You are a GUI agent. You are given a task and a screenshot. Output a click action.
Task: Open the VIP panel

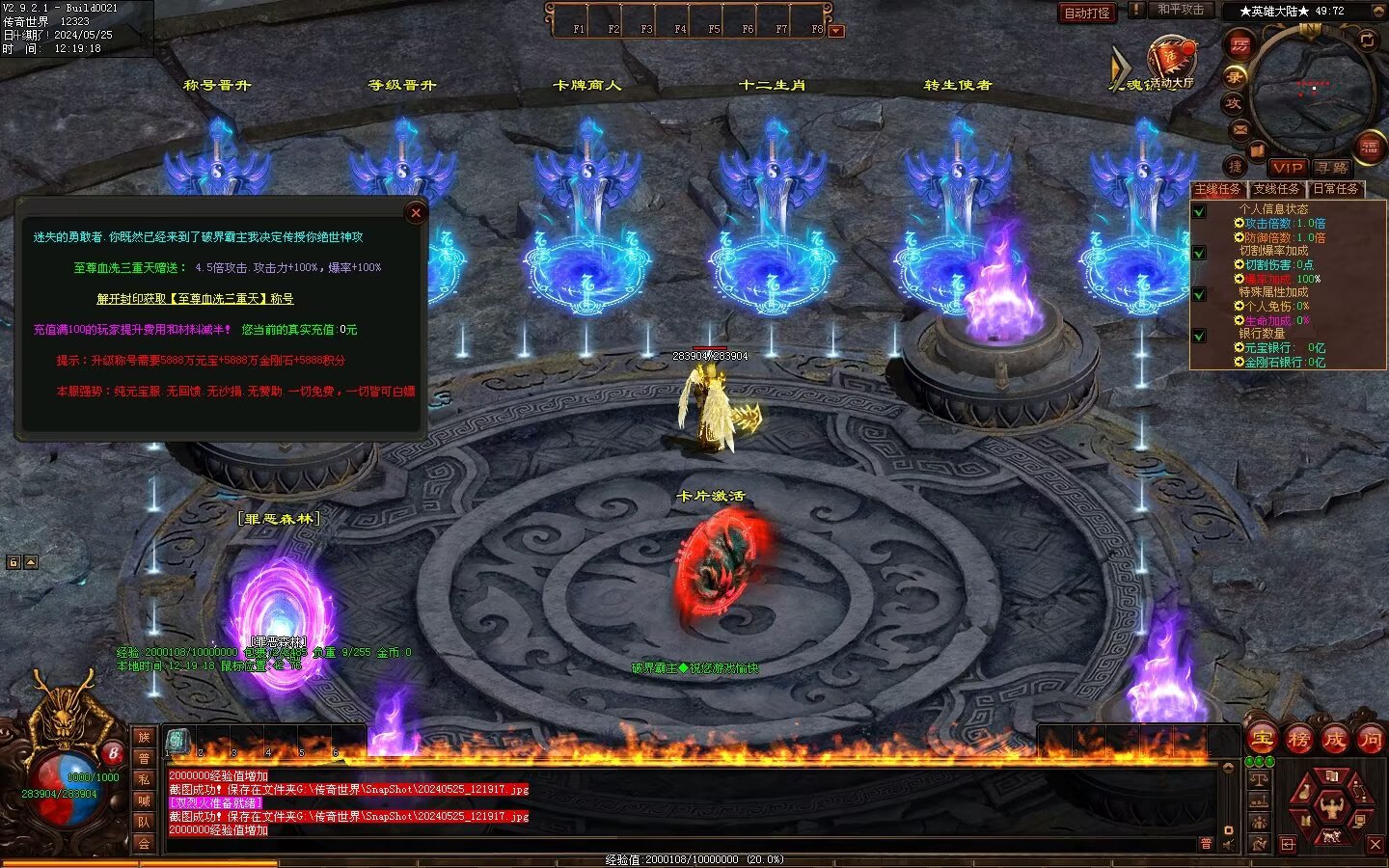coord(1288,168)
